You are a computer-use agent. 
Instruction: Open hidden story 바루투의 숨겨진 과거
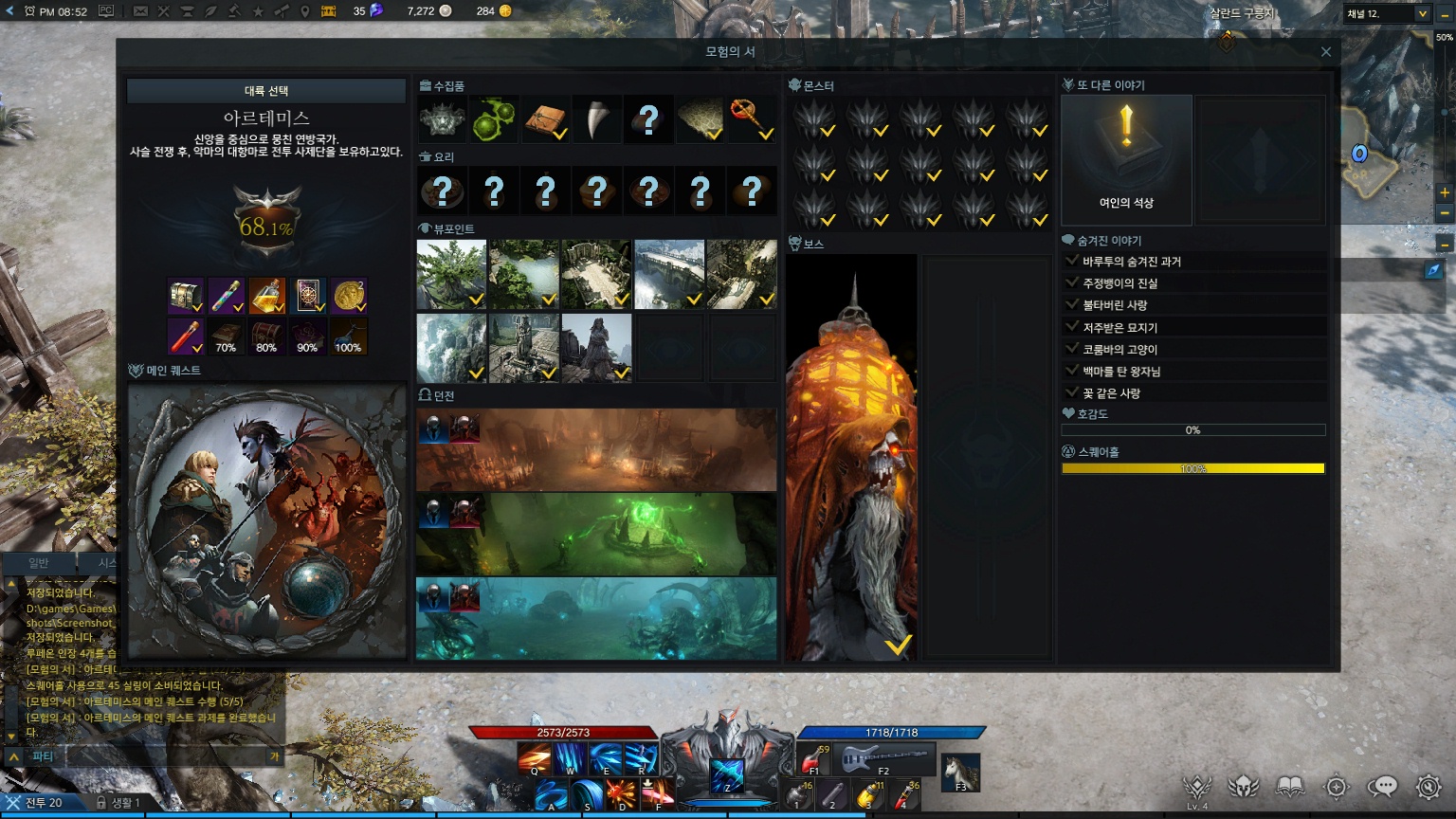tap(1132, 262)
